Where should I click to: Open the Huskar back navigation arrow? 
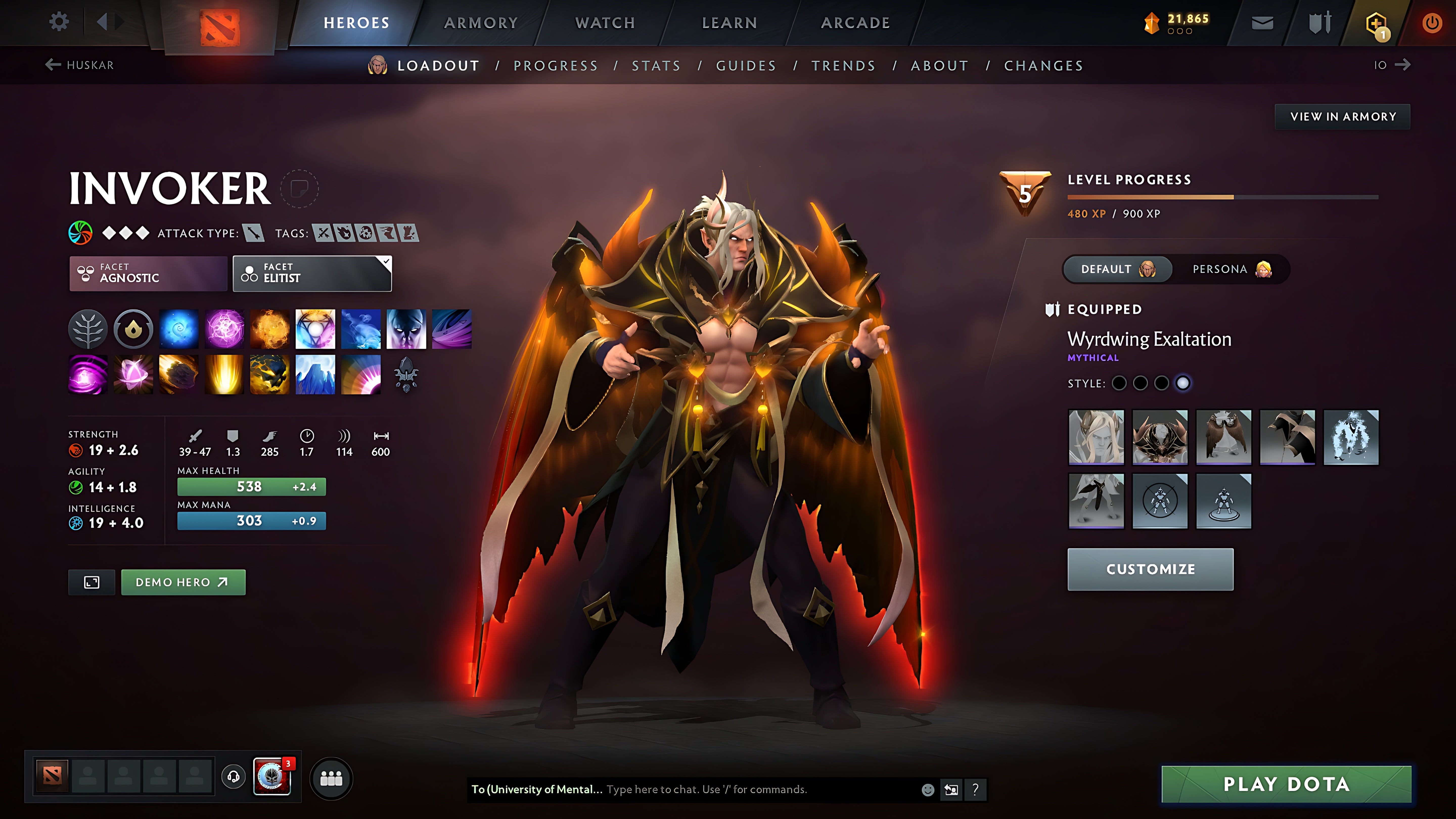point(53,64)
